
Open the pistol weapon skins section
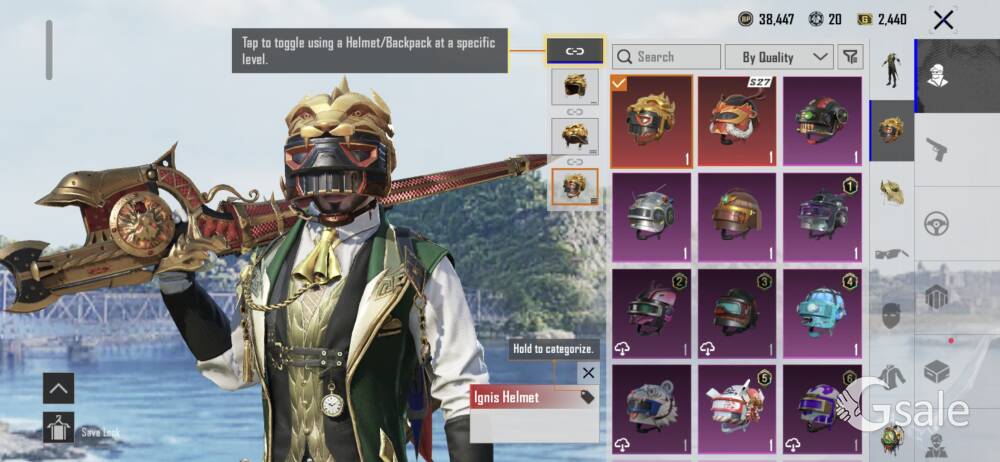click(x=937, y=150)
